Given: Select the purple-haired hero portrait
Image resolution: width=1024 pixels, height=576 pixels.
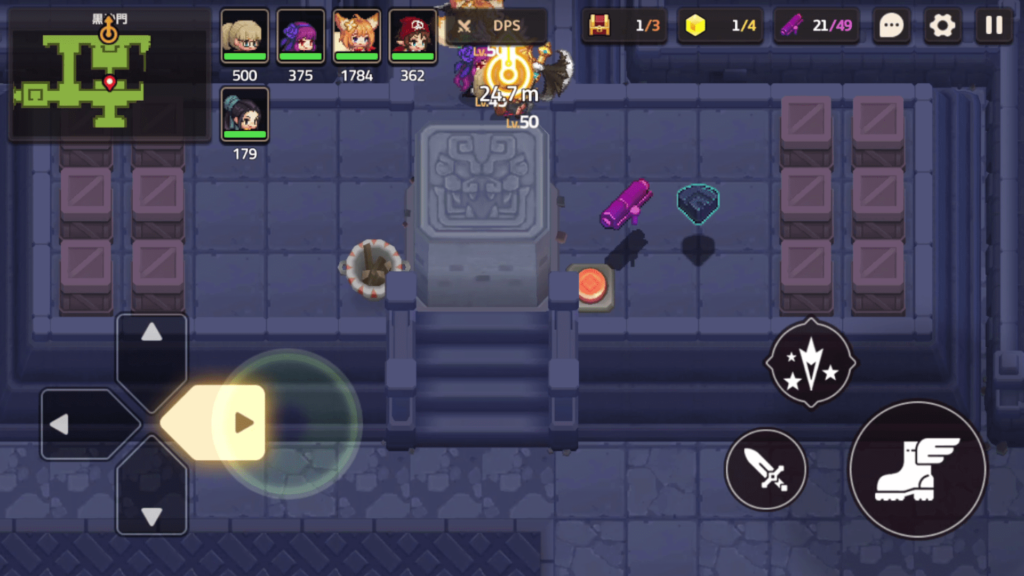Looking at the screenshot, I should click(x=300, y=37).
